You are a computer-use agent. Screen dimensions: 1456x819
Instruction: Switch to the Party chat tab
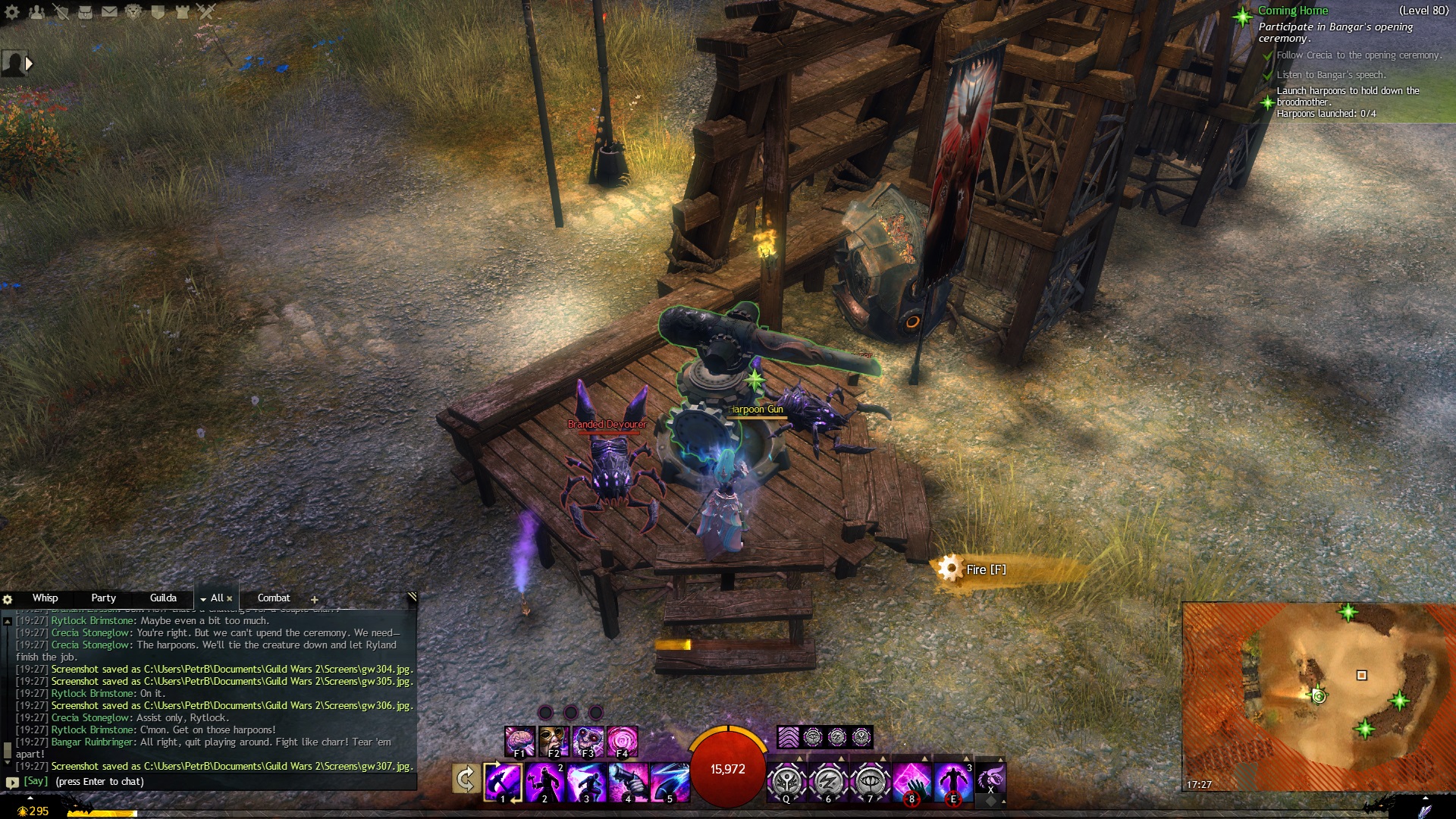pyautogui.click(x=103, y=598)
